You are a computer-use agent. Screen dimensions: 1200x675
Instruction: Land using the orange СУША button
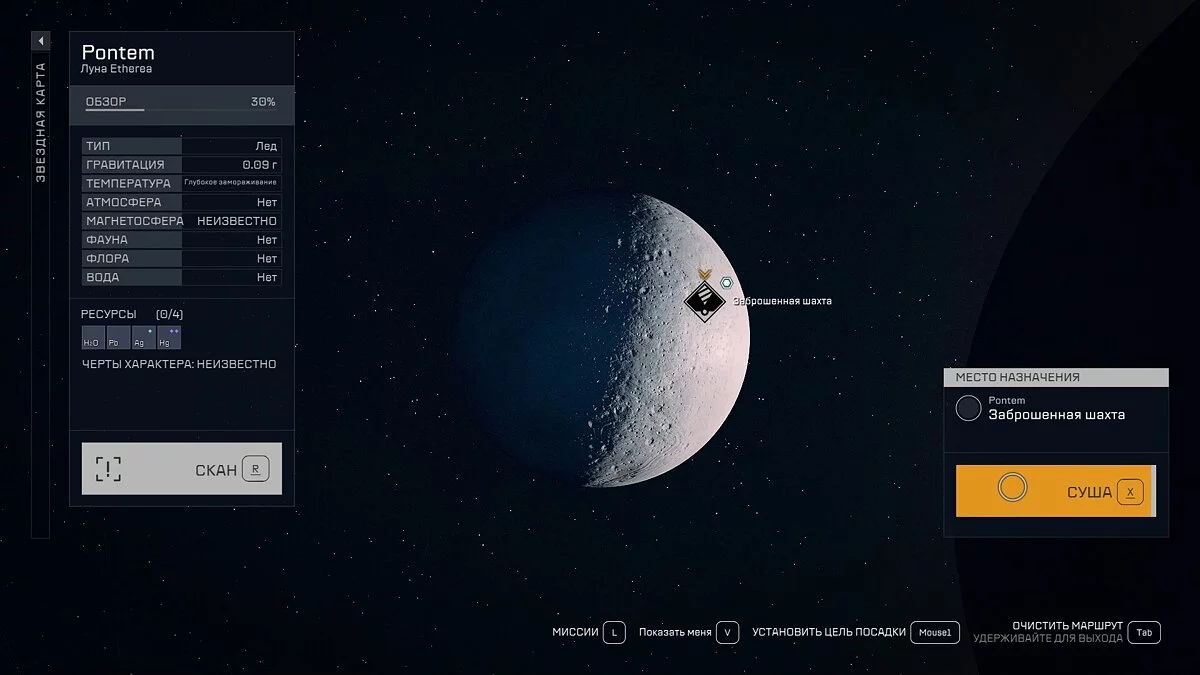point(1055,491)
